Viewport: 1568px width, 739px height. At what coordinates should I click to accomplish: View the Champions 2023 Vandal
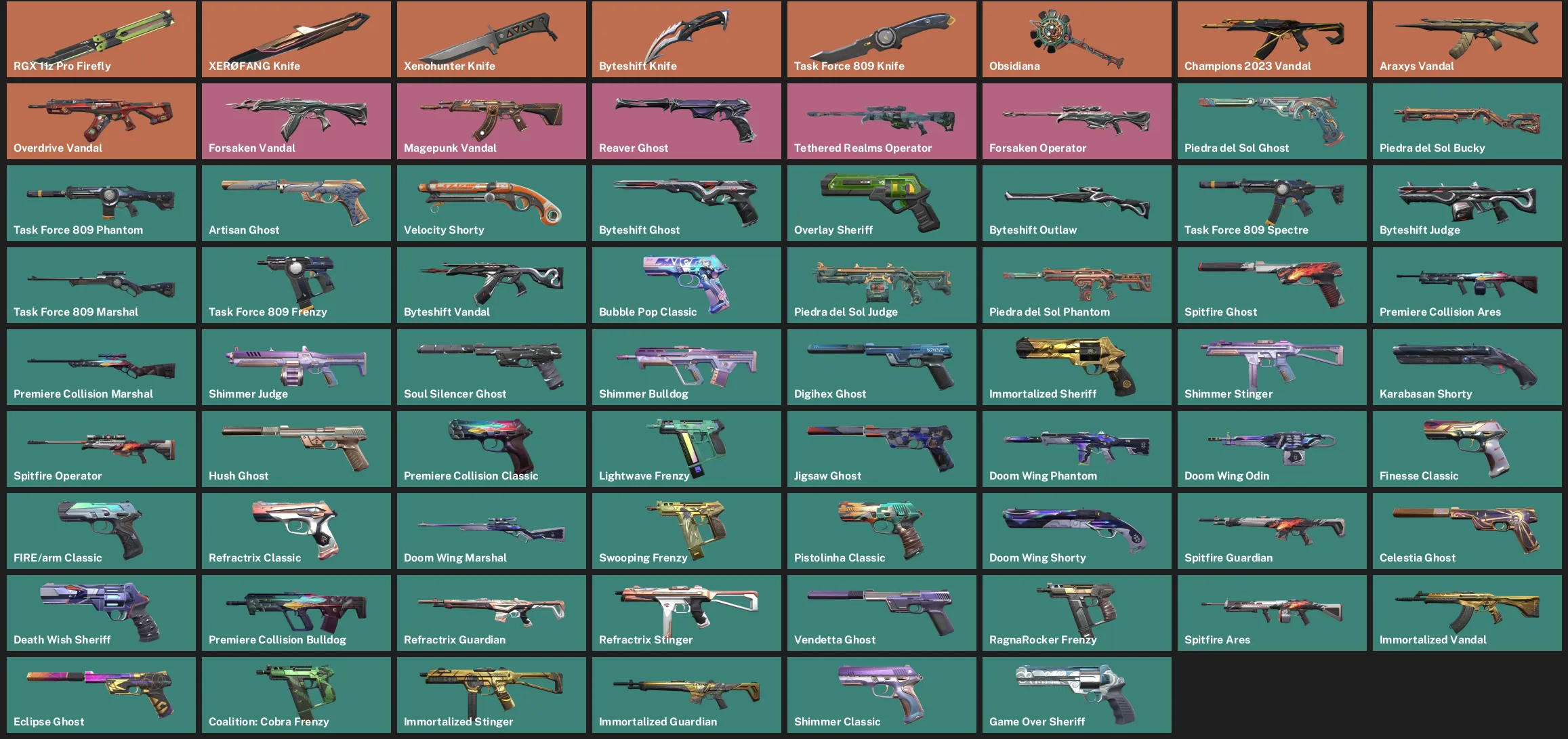(x=1271, y=39)
